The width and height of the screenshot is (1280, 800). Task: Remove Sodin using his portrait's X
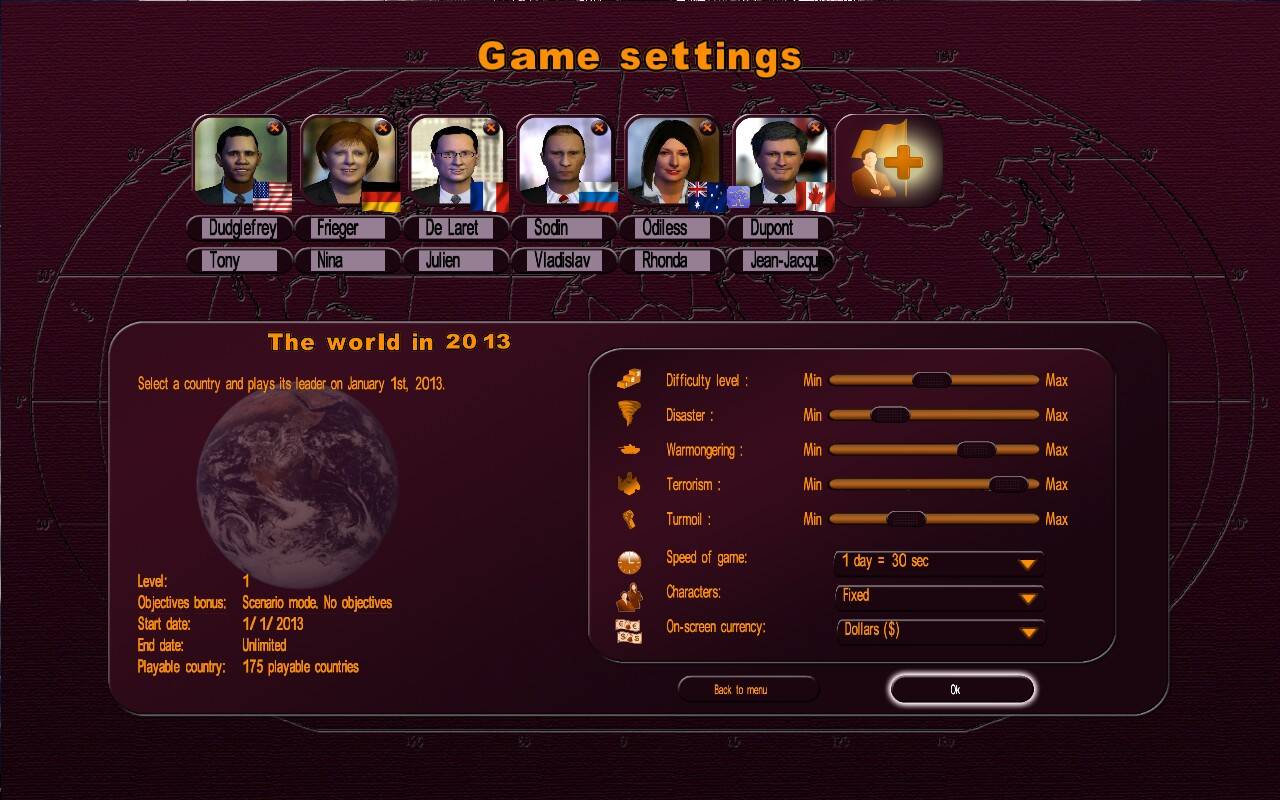click(599, 128)
